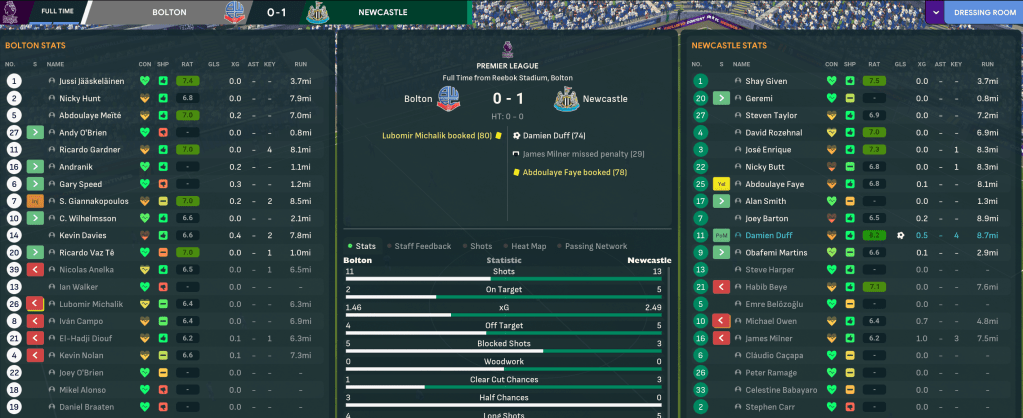1023x418 pixels.
Task: Open the Heat Map tab
Action: pyautogui.click(x=529, y=245)
